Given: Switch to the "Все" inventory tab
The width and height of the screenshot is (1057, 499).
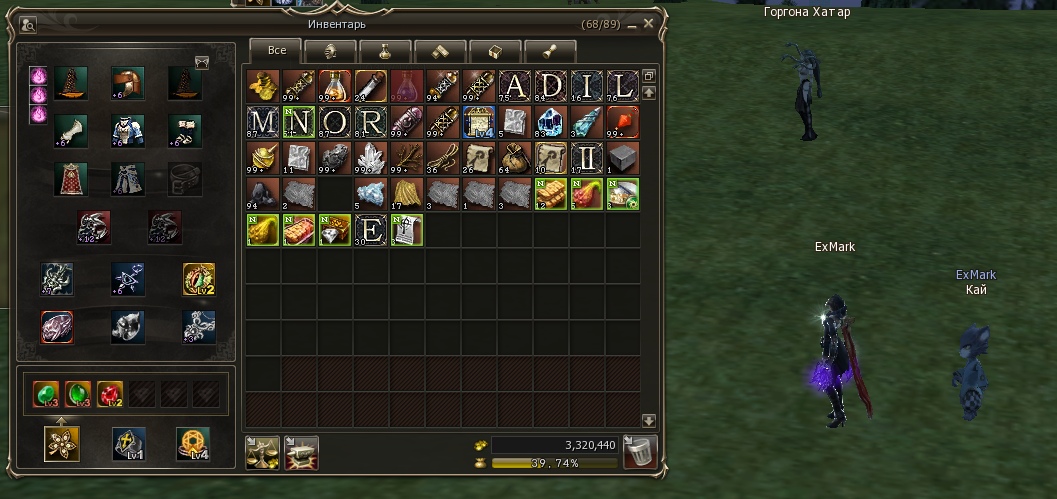Looking at the screenshot, I should pyautogui.click(x=275, y=50).
